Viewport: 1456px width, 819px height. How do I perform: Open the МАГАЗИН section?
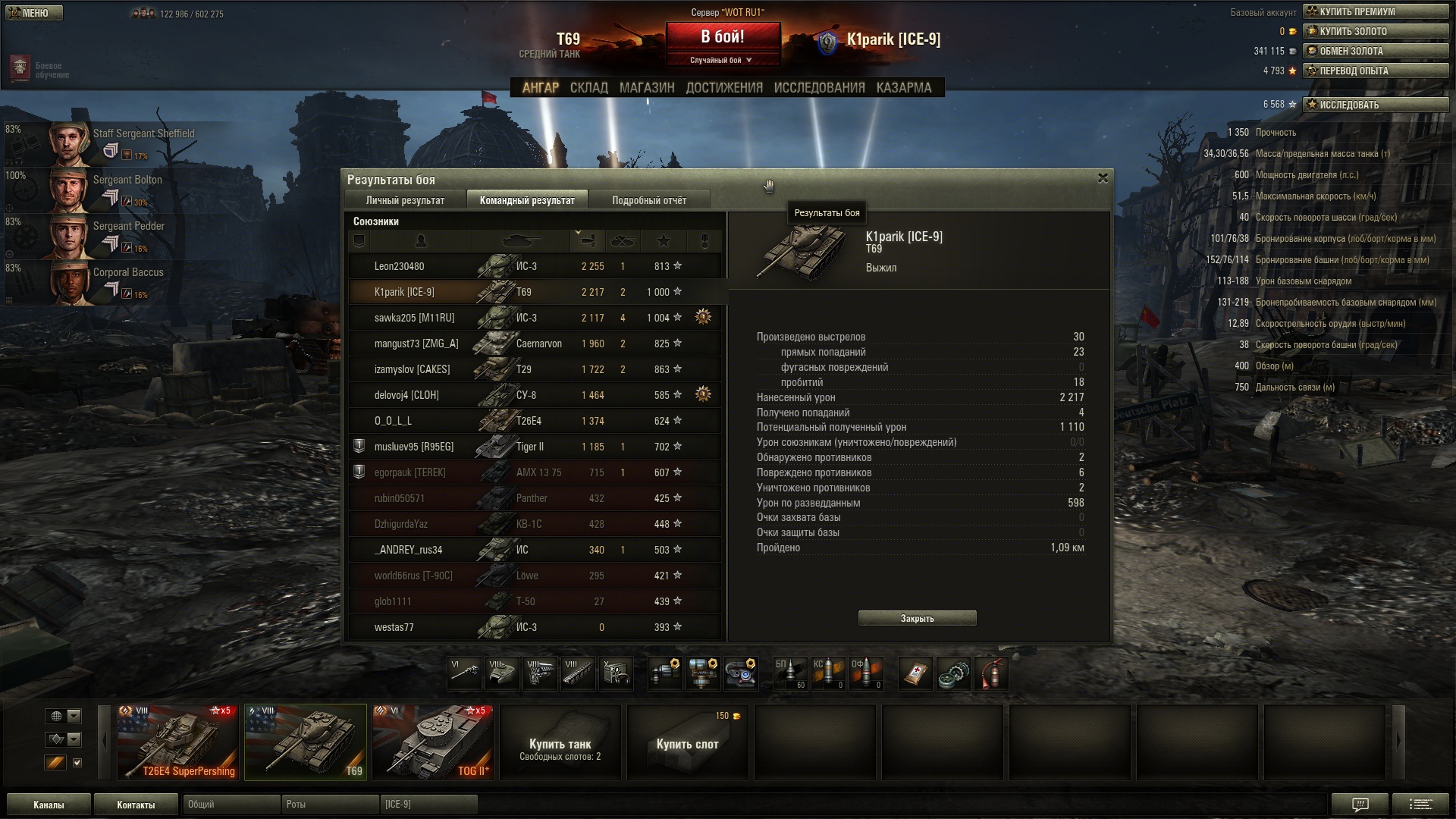click(x=646, y=88)
